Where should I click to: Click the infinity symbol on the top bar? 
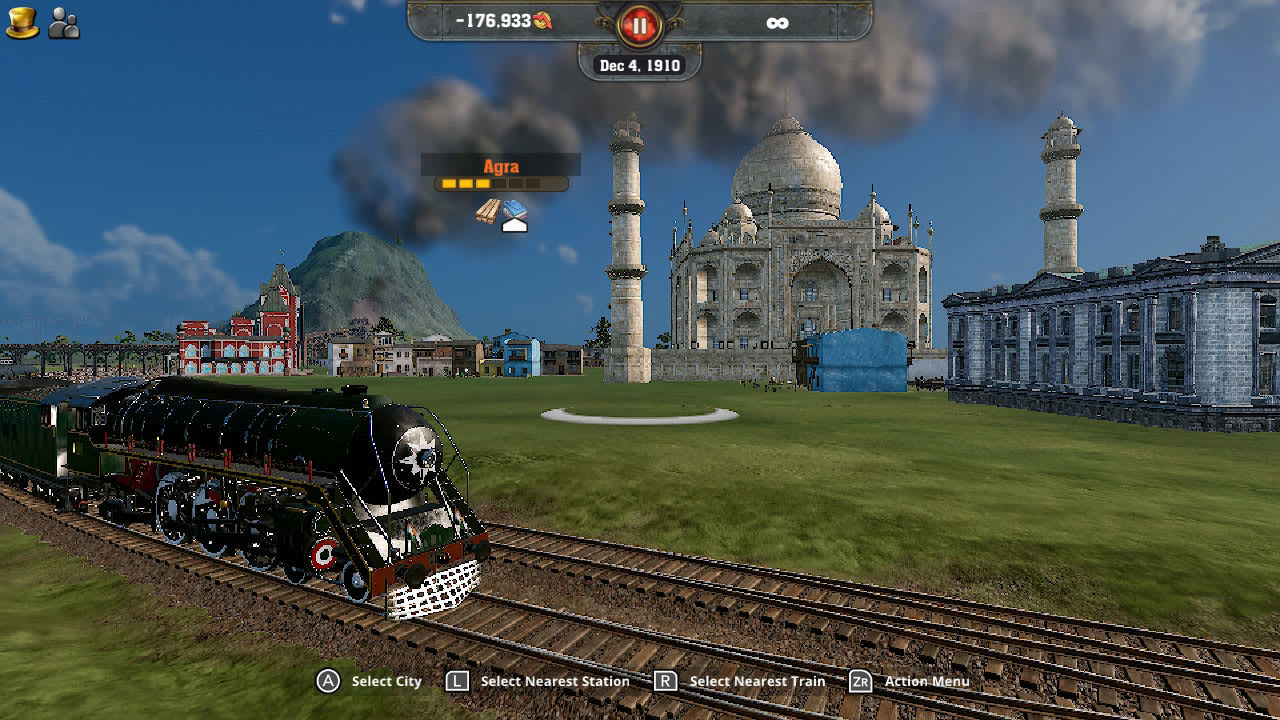click(x=779, y=21)
